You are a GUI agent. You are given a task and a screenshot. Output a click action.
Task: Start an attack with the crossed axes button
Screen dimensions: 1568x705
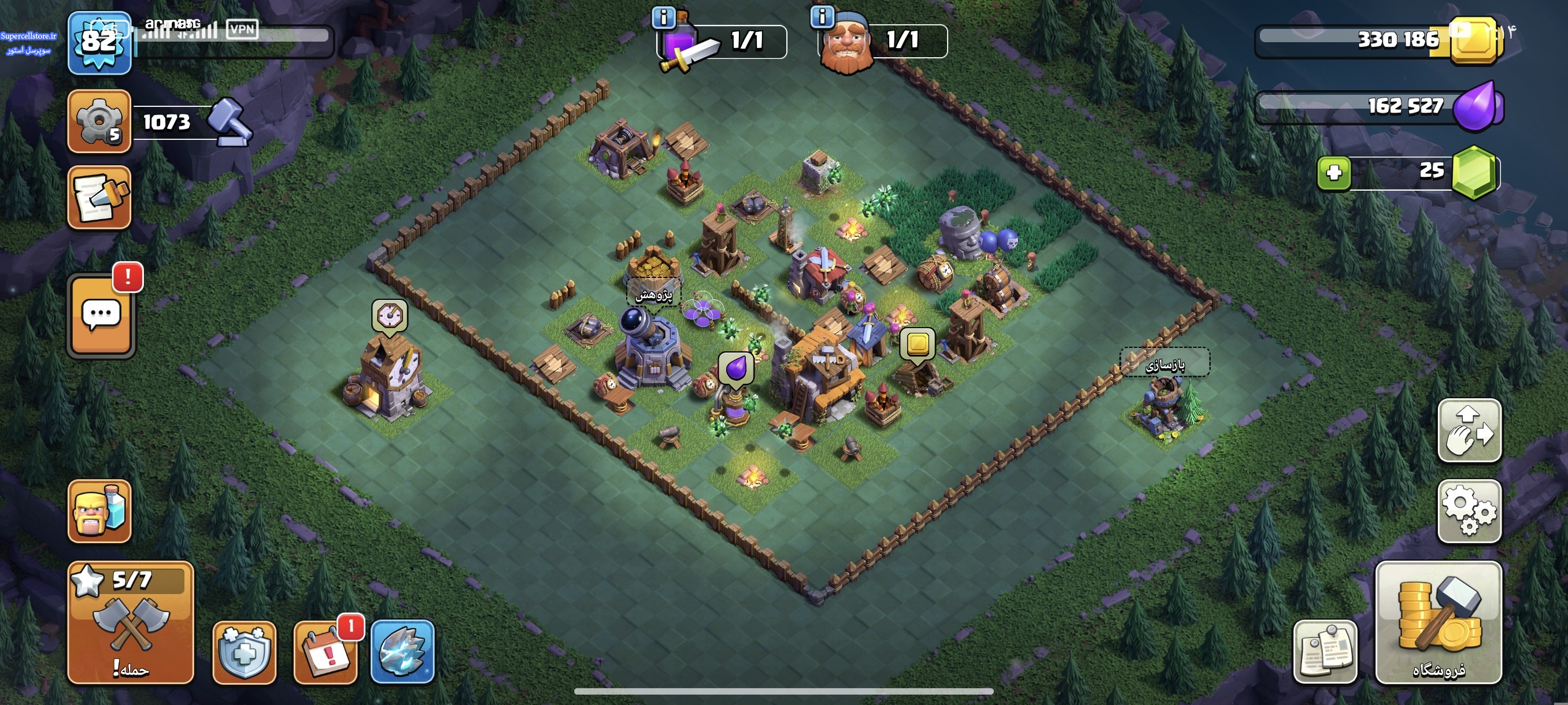[x=130, y=622]
